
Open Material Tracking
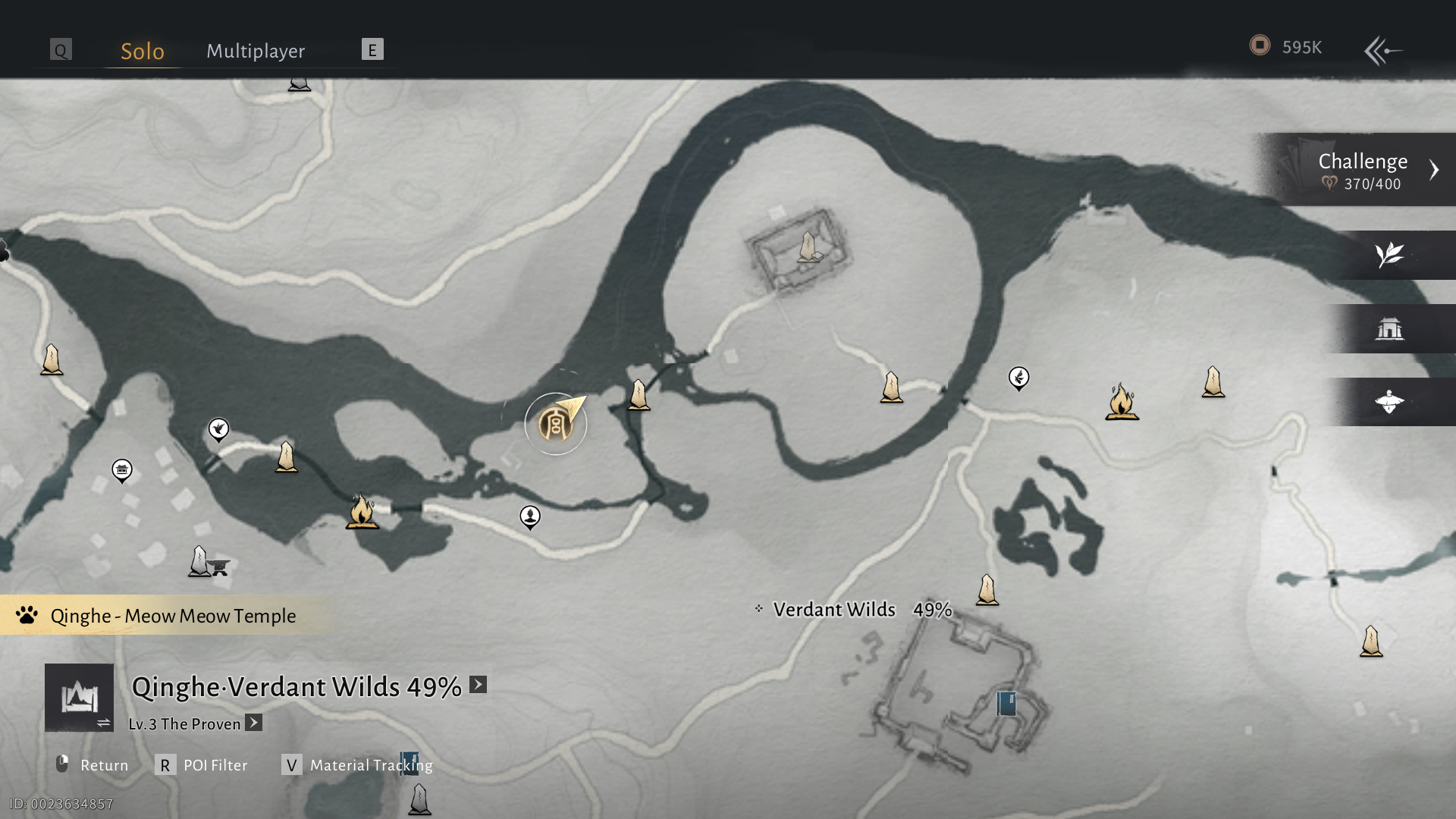(x=356, y=764)
